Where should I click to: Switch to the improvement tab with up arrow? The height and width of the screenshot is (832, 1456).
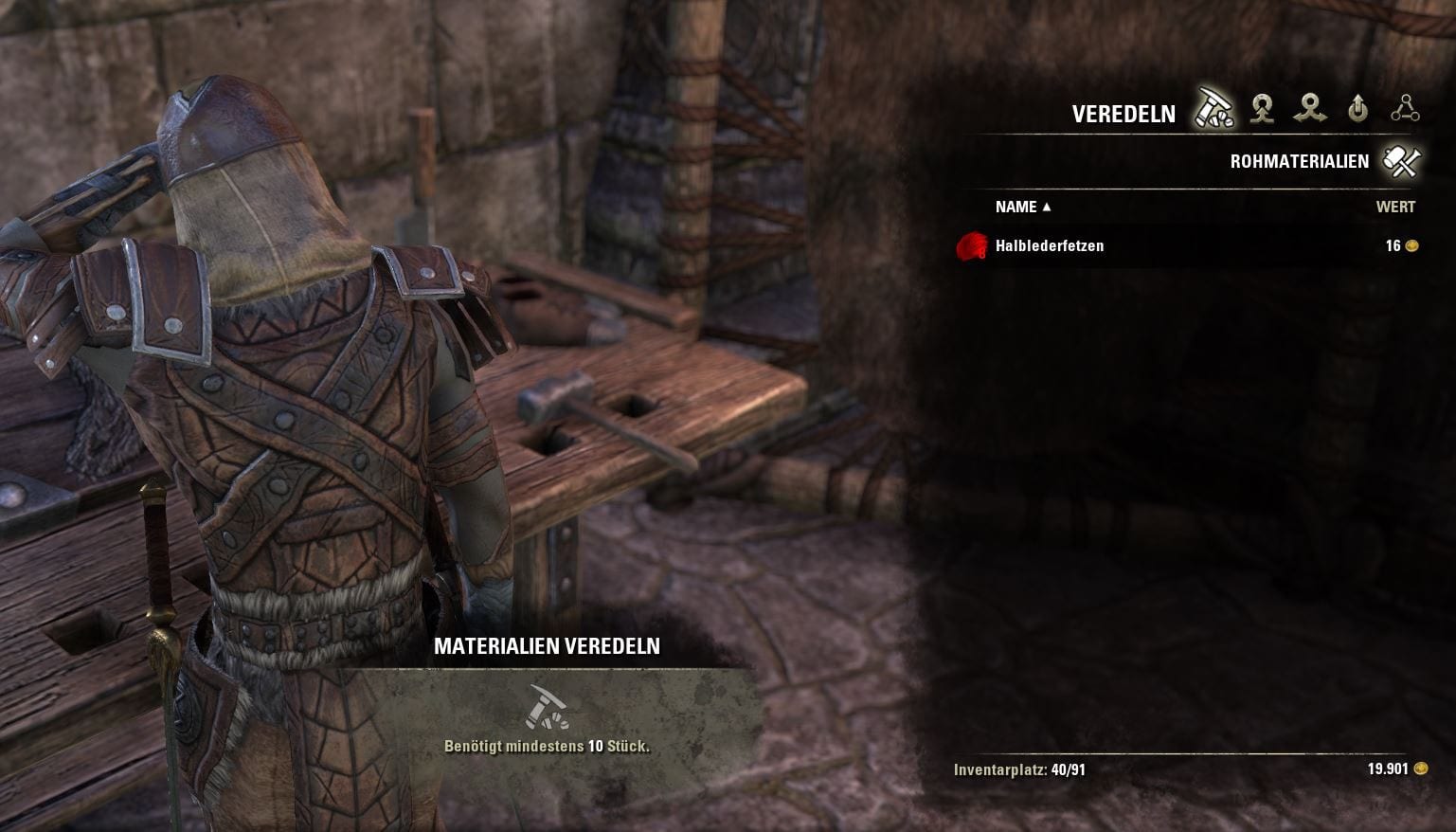tap(1357, 110)
